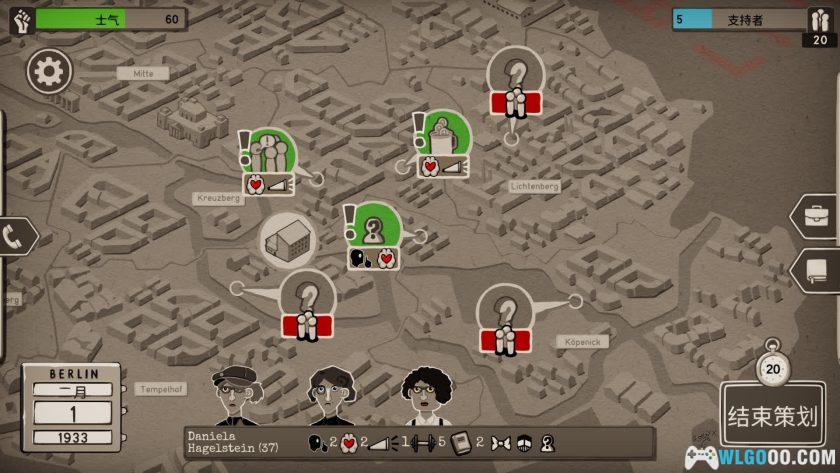Click the supporters people icon

[818, 19]
